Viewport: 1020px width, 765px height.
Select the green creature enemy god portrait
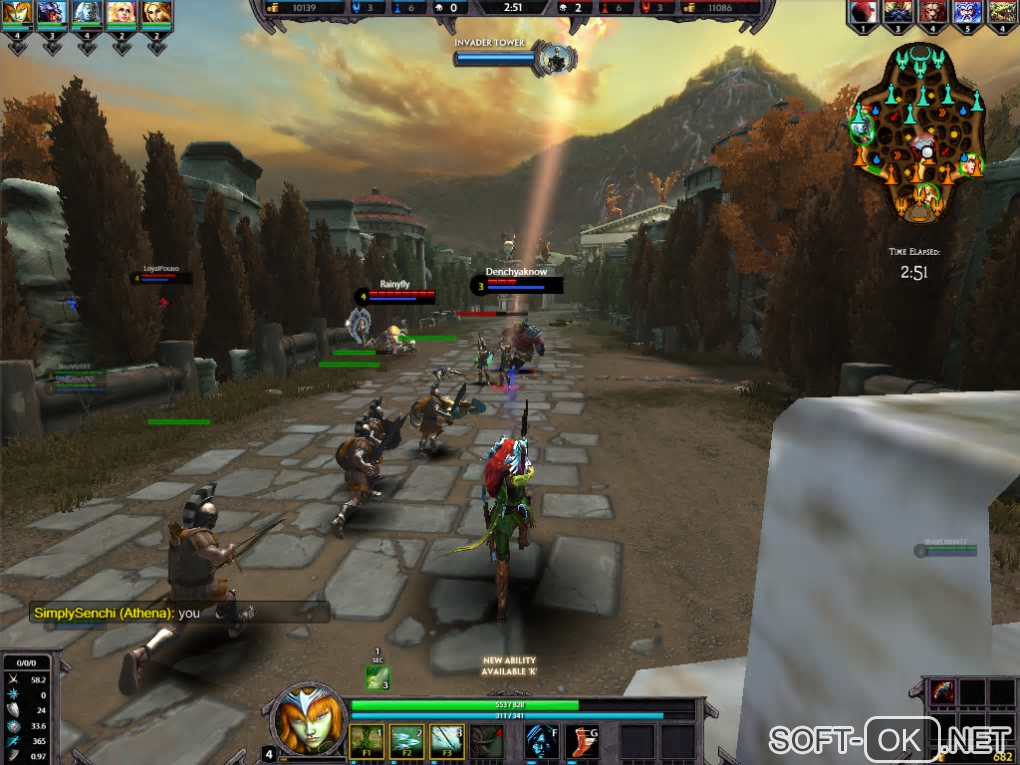(1001, 12)
